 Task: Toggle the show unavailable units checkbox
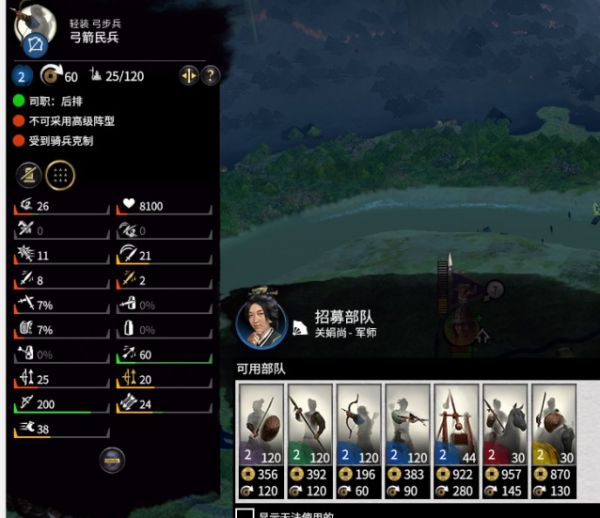coord(244,514)
